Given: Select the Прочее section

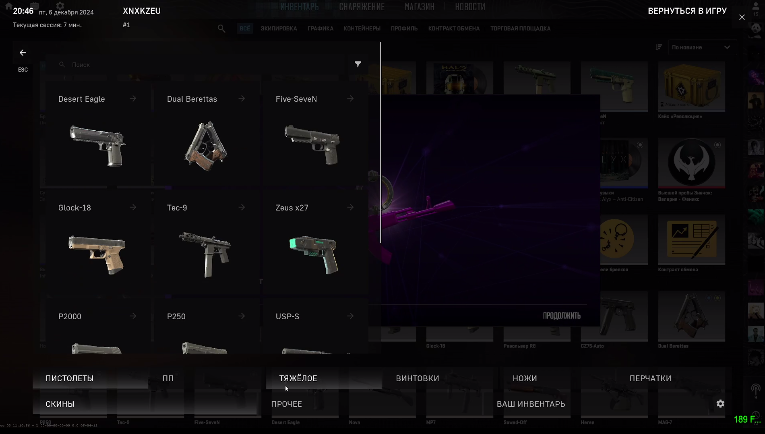Looking at the screenshot, I should click(287, 404).
